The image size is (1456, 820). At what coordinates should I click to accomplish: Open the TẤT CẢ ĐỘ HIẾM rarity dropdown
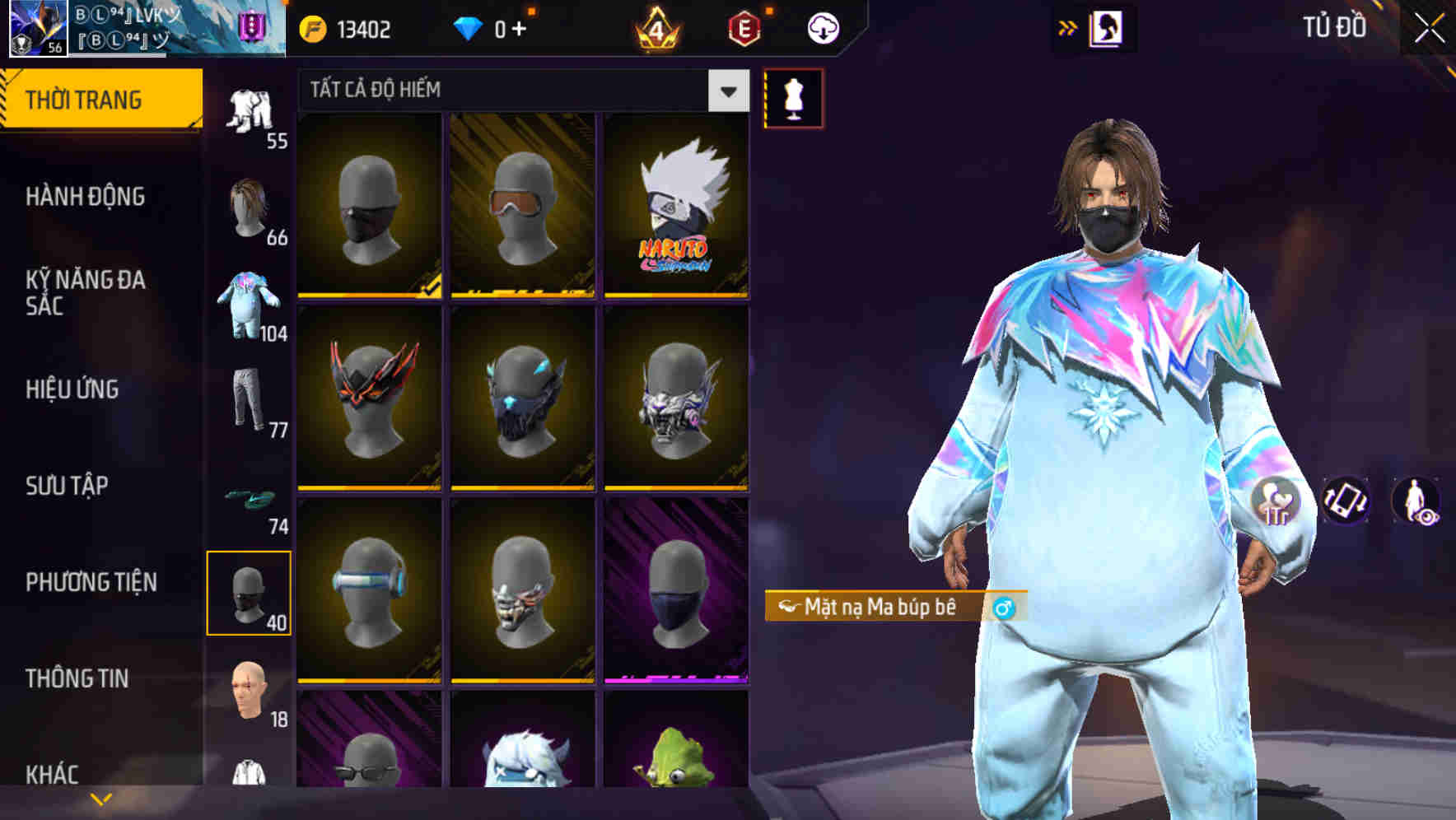(511, 91)
